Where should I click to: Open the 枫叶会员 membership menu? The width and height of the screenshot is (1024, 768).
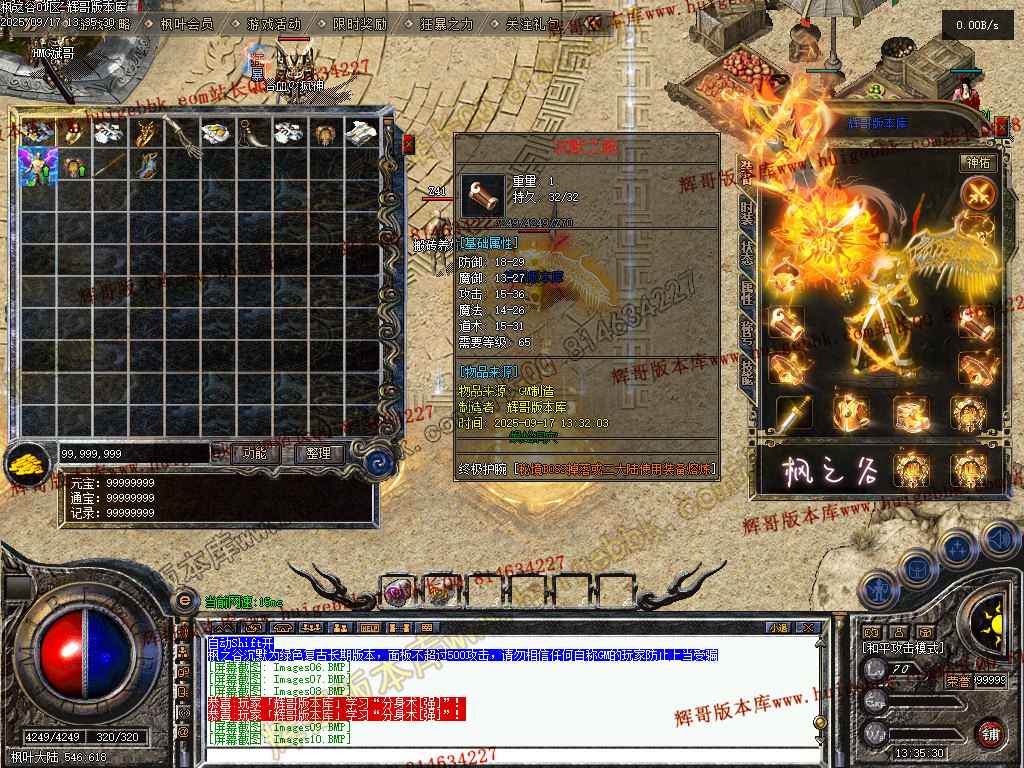186,24
